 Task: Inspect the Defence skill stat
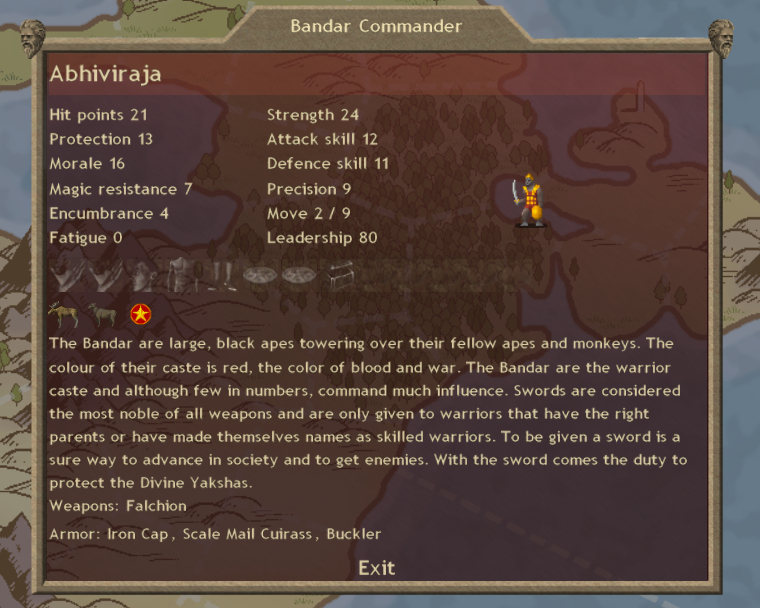click(328, 163)
